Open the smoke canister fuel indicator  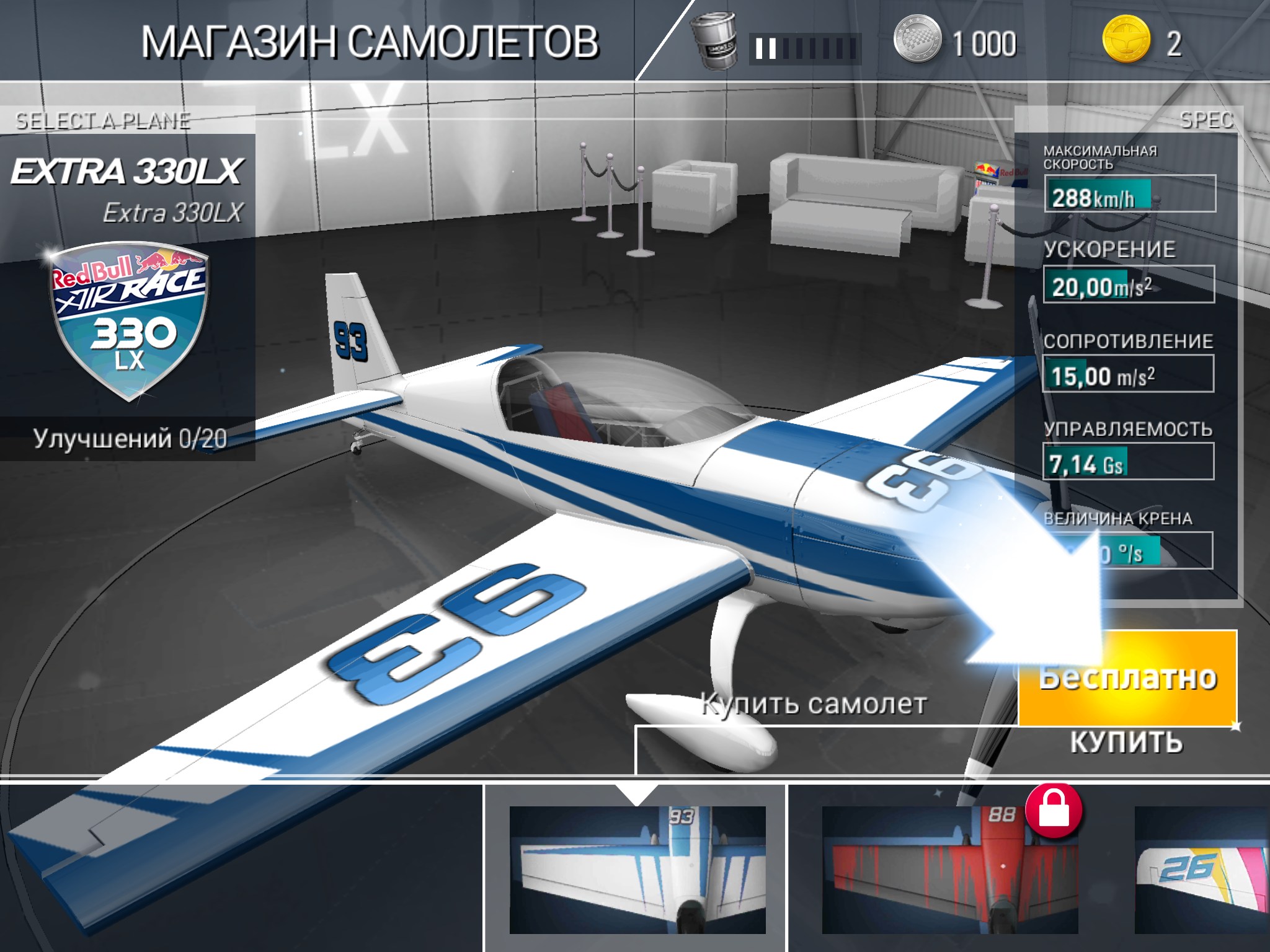coord(714,41)
